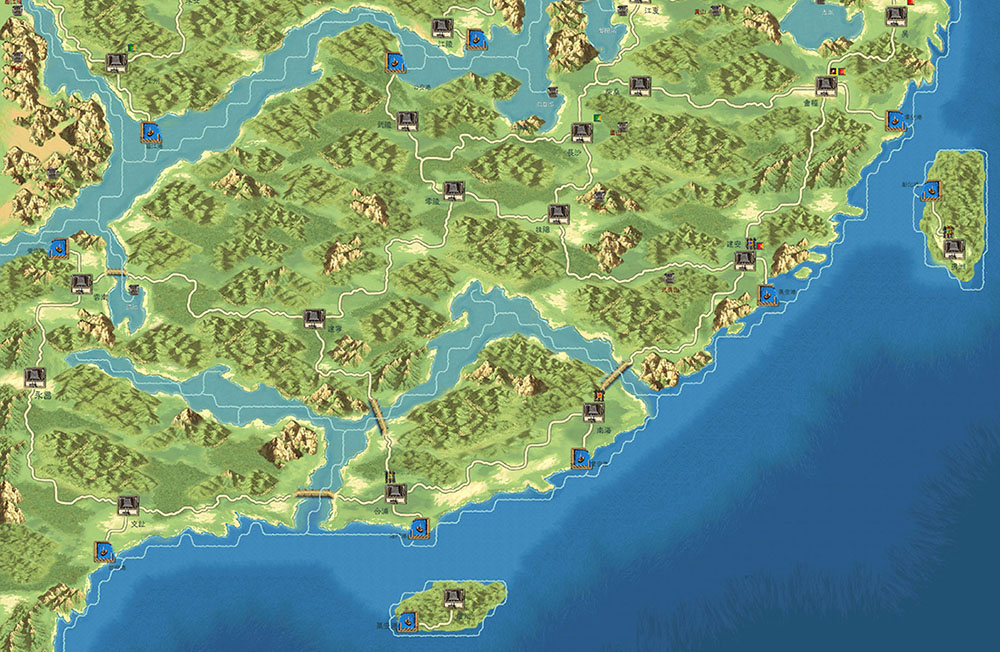Select the 南海 city marker
Image resolution: width=1000 pixels, height=652 pixels.
point(593,411)
